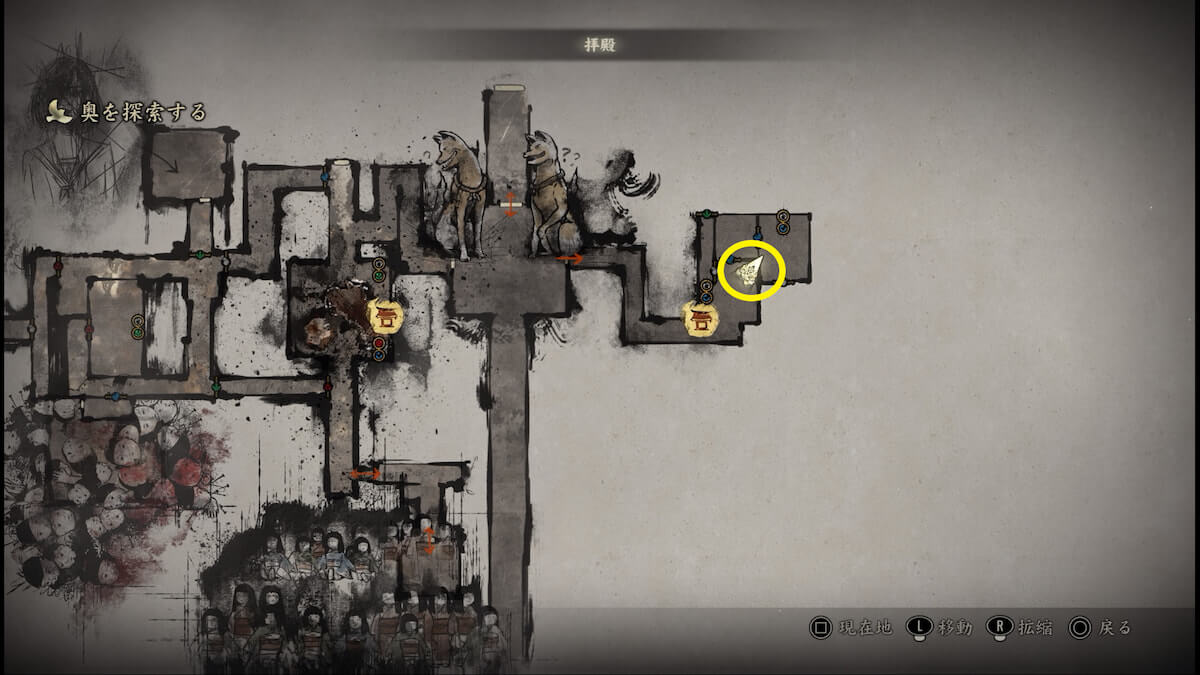This screenshot has width=1200, height=675.
Task: Select the shrine marker nearest the player arrow
Action: coord(700,319)
